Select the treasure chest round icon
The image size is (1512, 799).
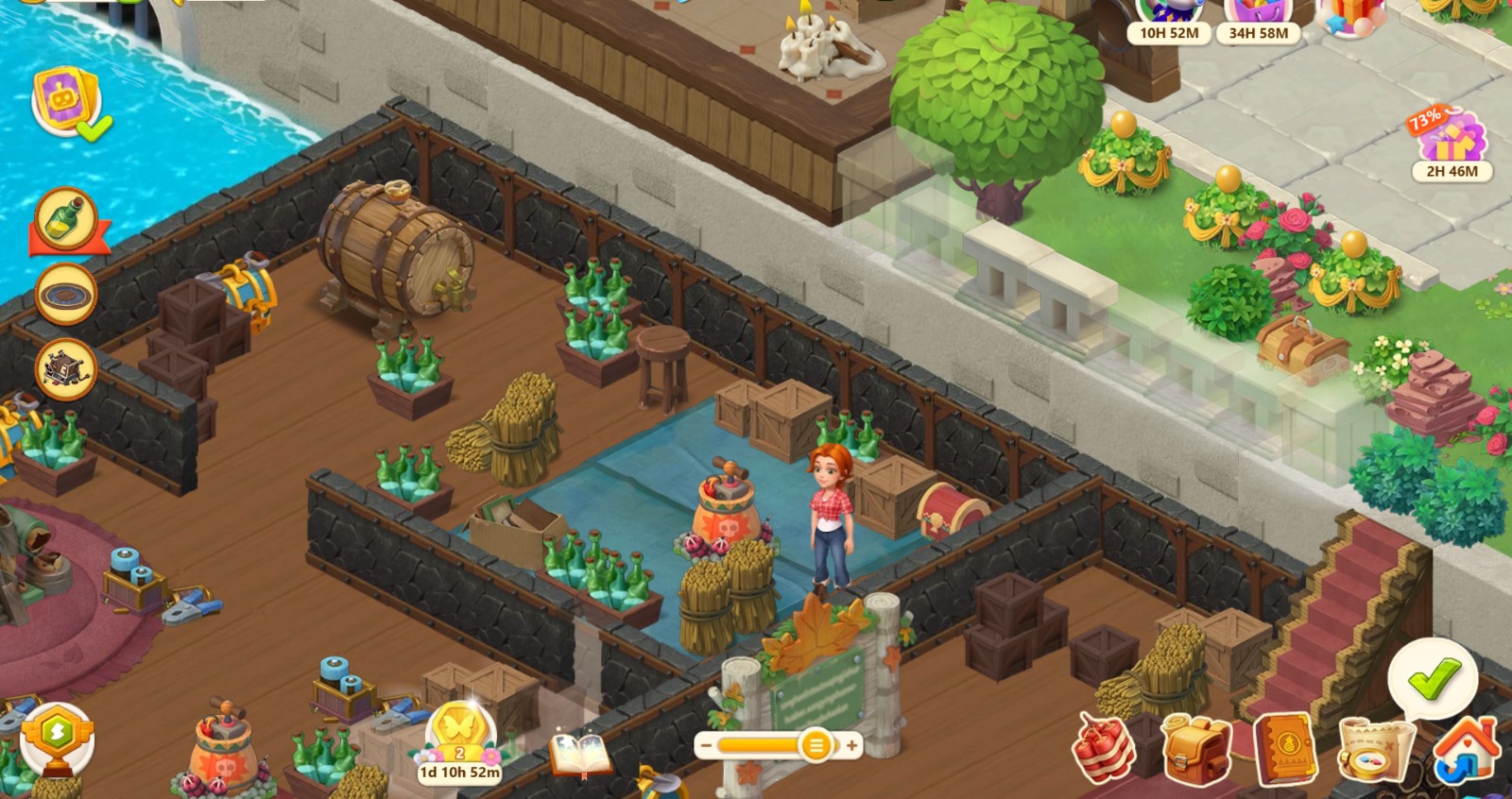tap(66, 368)
